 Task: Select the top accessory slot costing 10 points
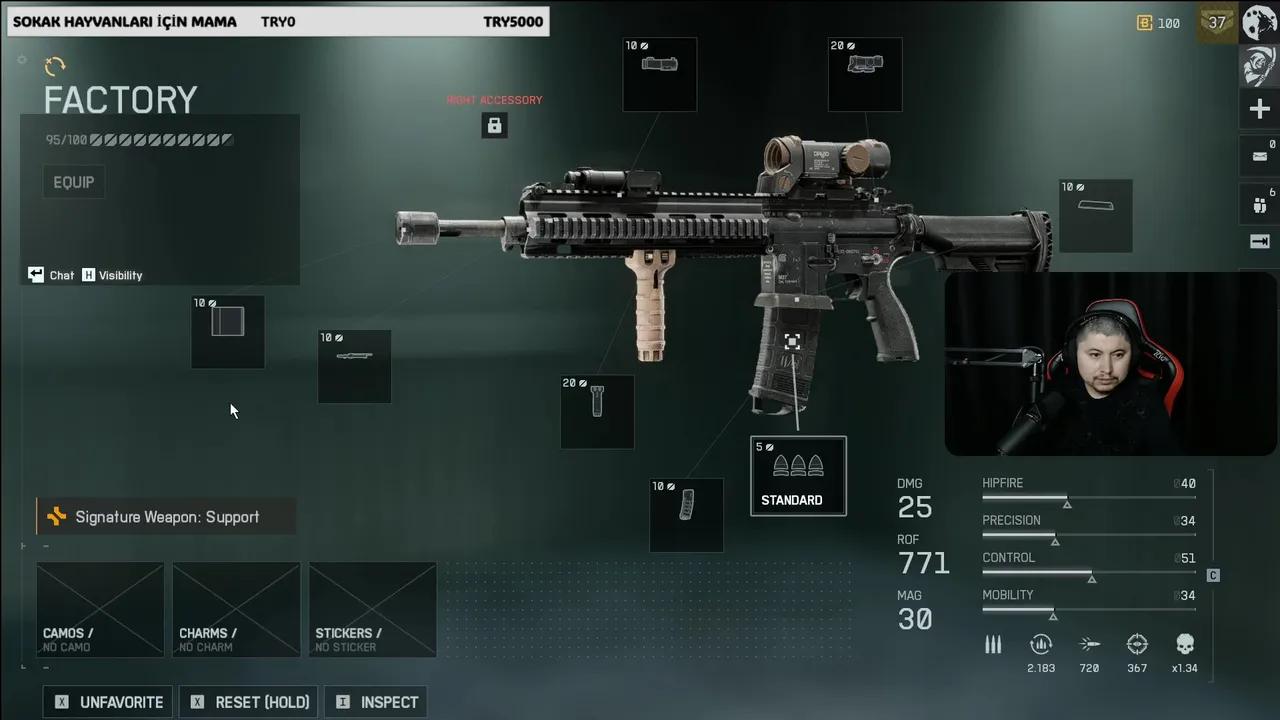coord(660,74)
